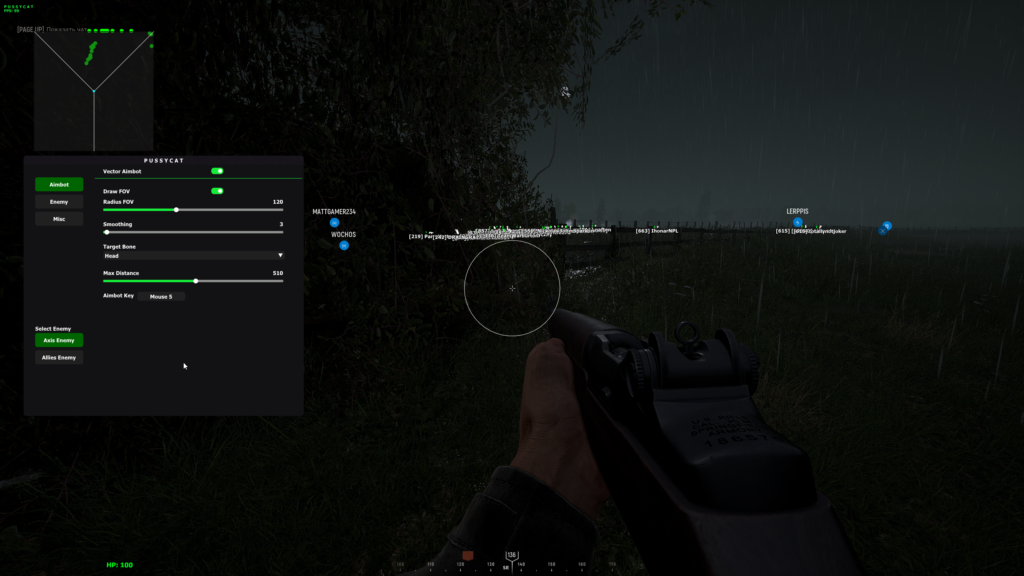
Task: Set the Max Distance slider
Action: point(193,281)
